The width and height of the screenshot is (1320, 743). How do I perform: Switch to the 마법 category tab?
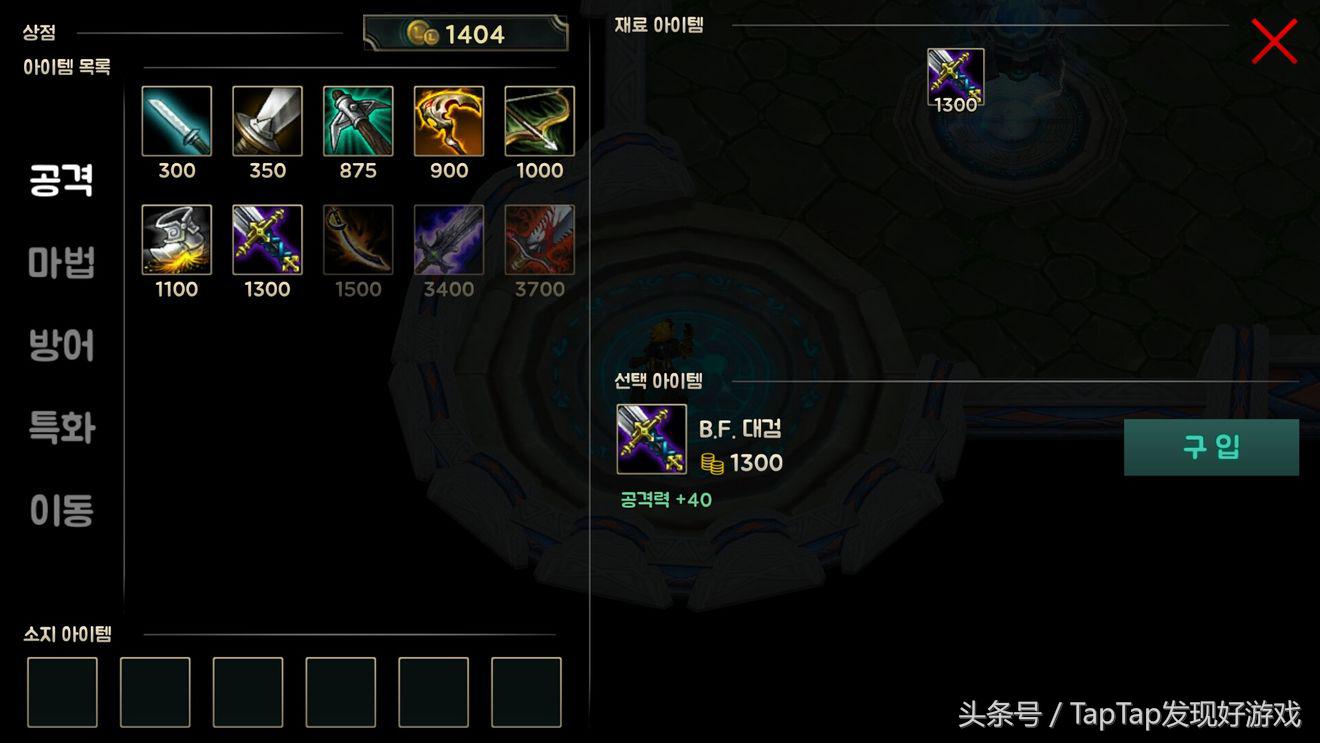point(62,263)
